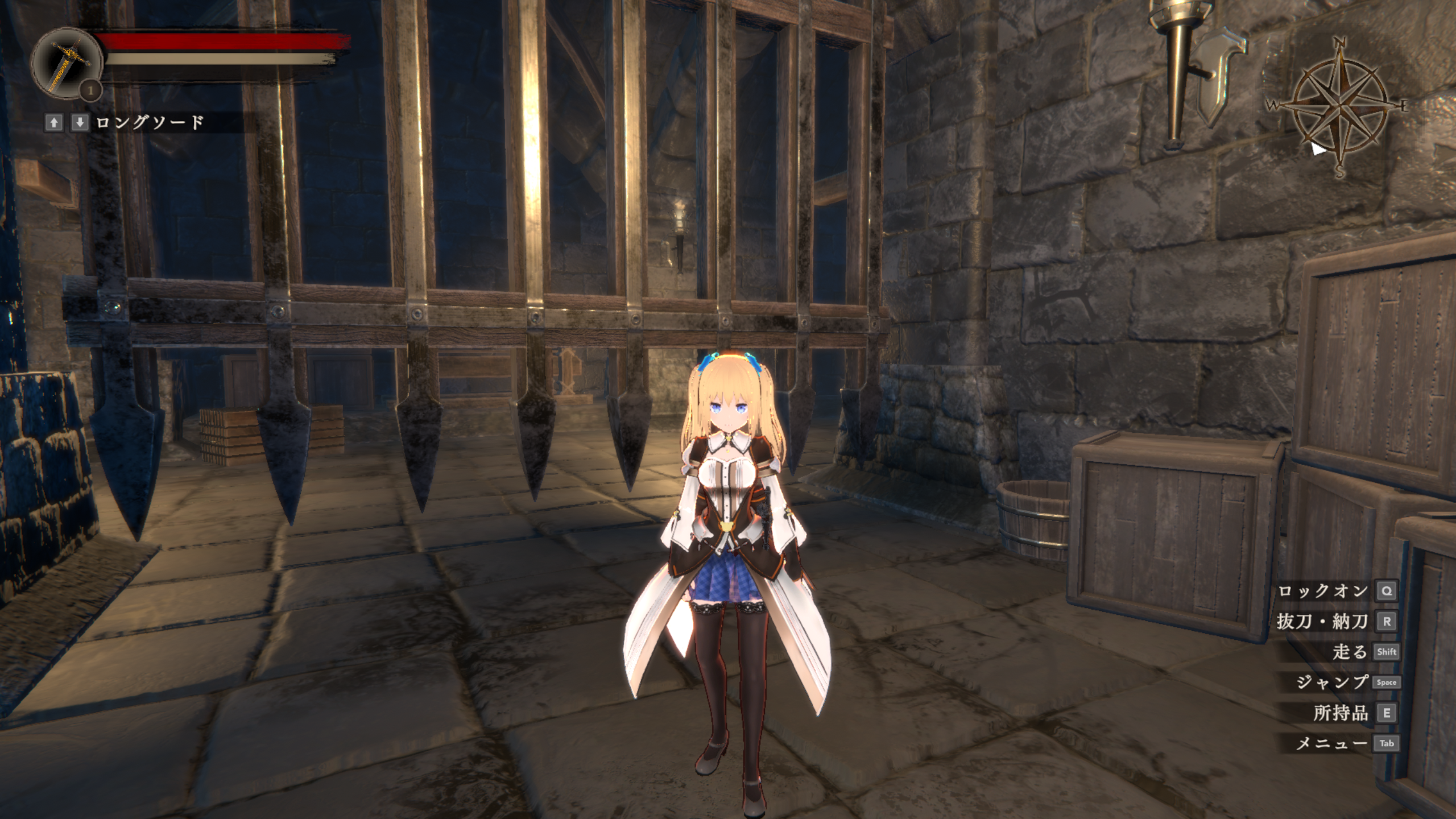The width and height of the screenshot is (1456, 819).
Task: Click the R key badge beside 抜刀・納刀
Action: [1387, 622]
